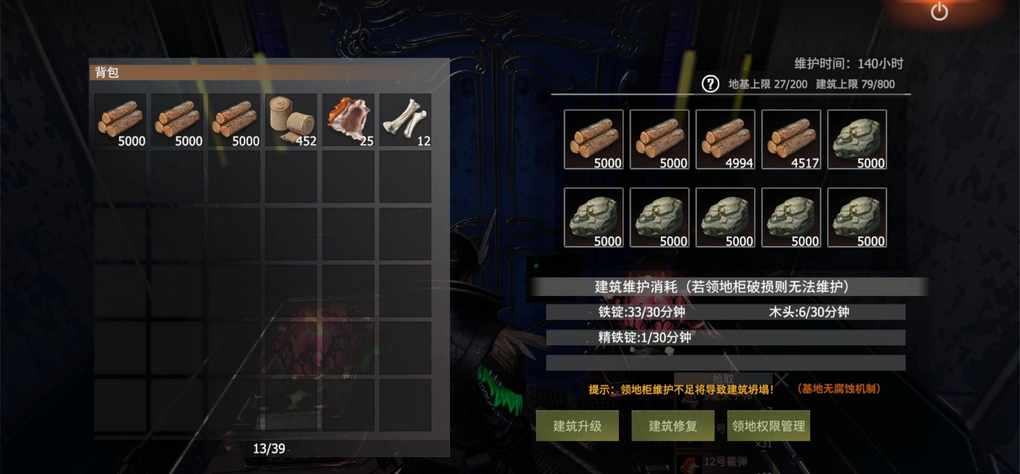Click the power icon in the corner
The width and height of the screenshot is (1020, 474).
[939, 12]
